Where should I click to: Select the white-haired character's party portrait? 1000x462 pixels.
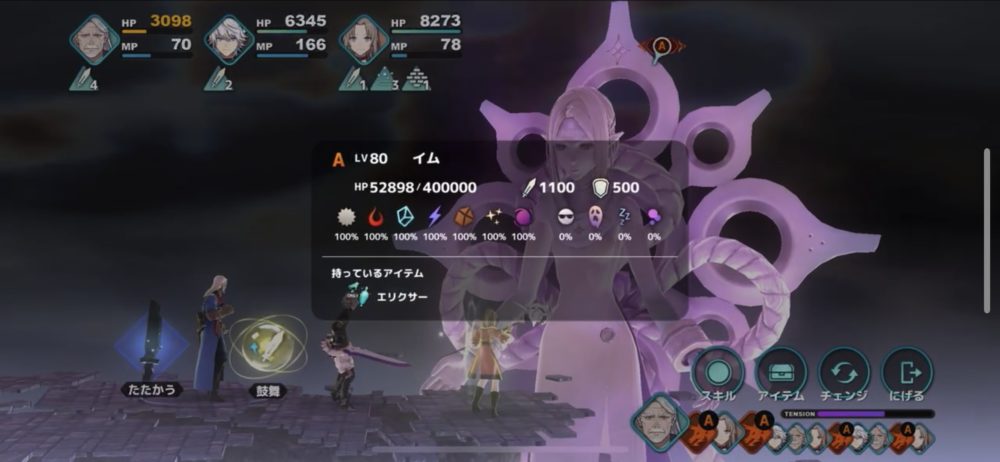[x=229, y=39]
